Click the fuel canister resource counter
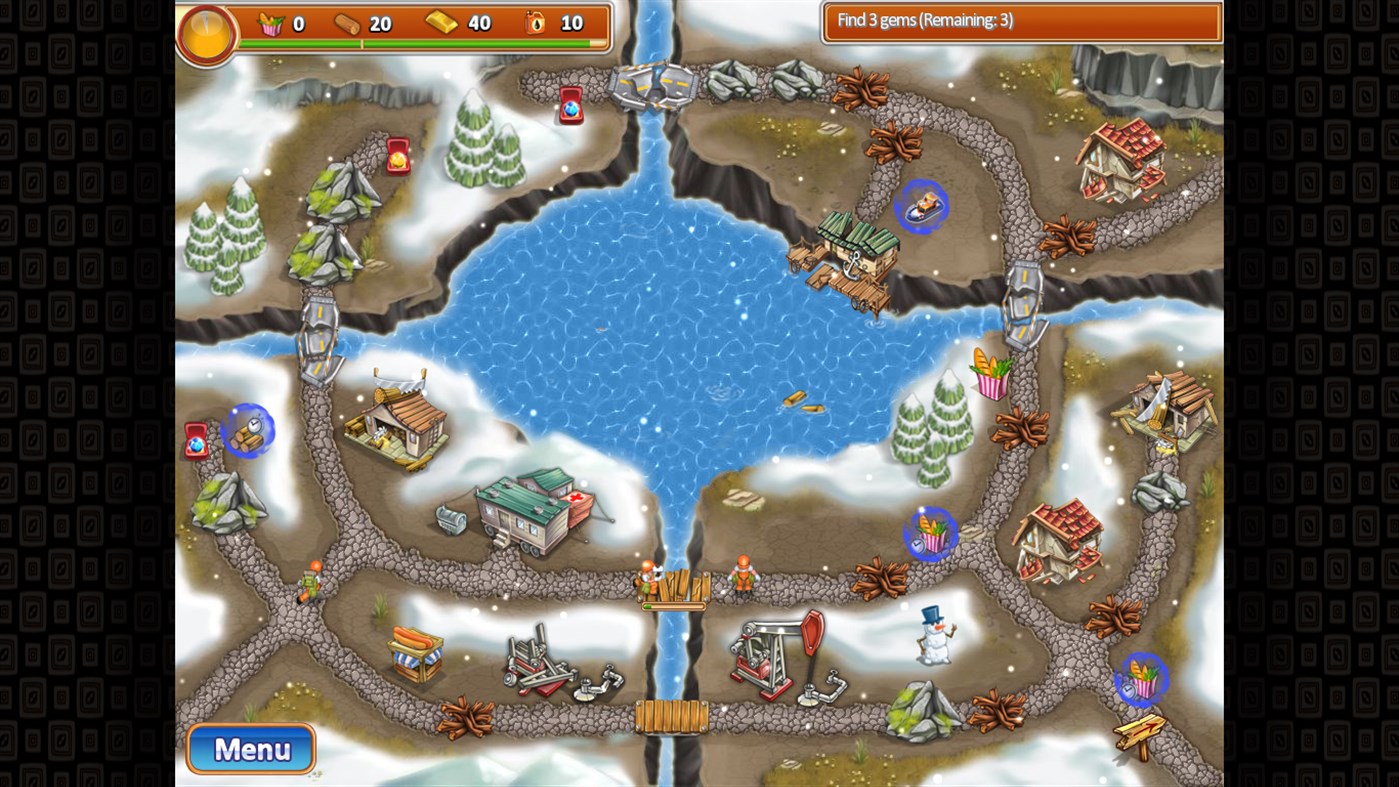Image resolution: width=1399 pixels, height=787 pixels. pos(535,23)
